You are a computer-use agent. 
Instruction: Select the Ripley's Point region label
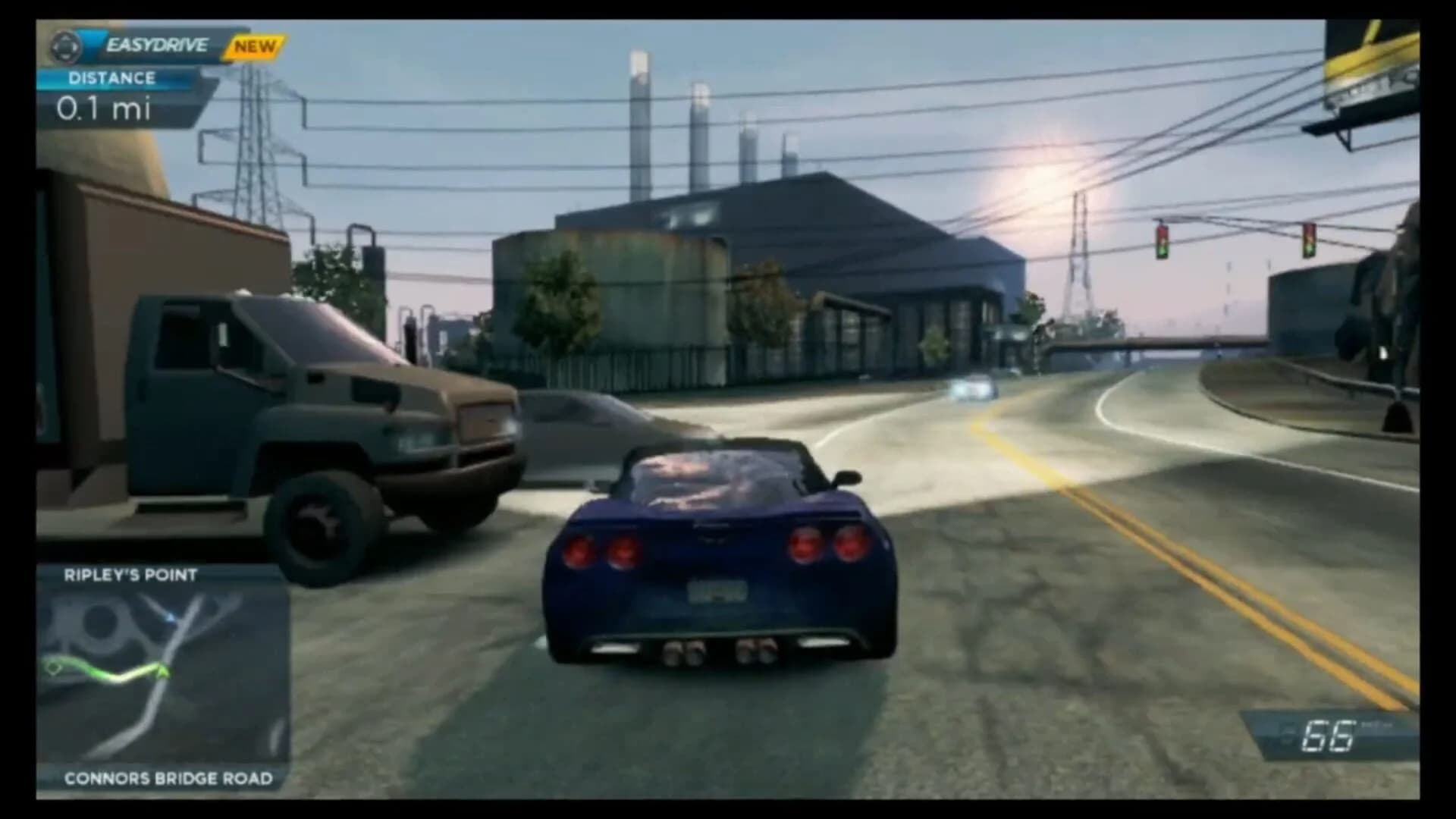[129, 575]
